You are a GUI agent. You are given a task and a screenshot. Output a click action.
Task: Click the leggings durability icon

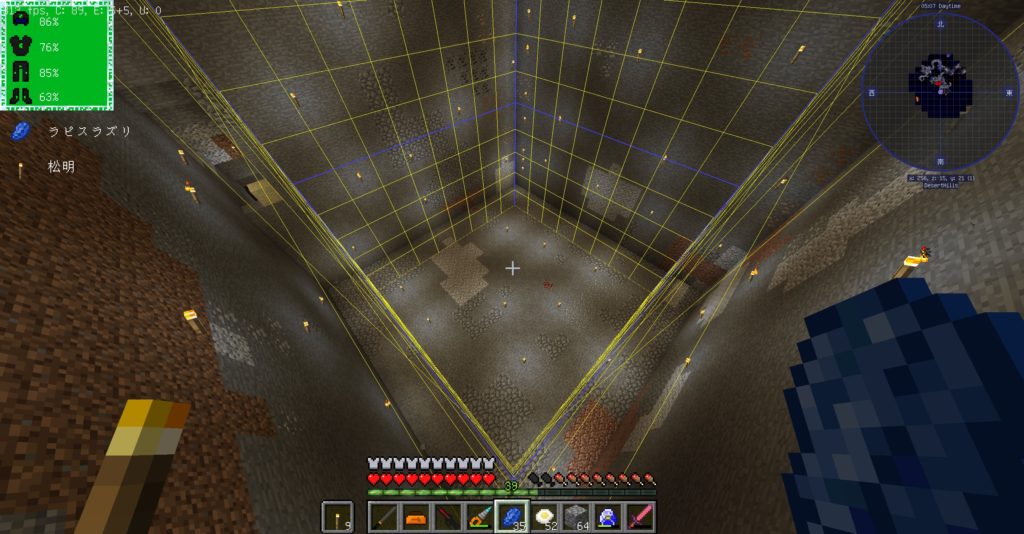coord(21,72)
